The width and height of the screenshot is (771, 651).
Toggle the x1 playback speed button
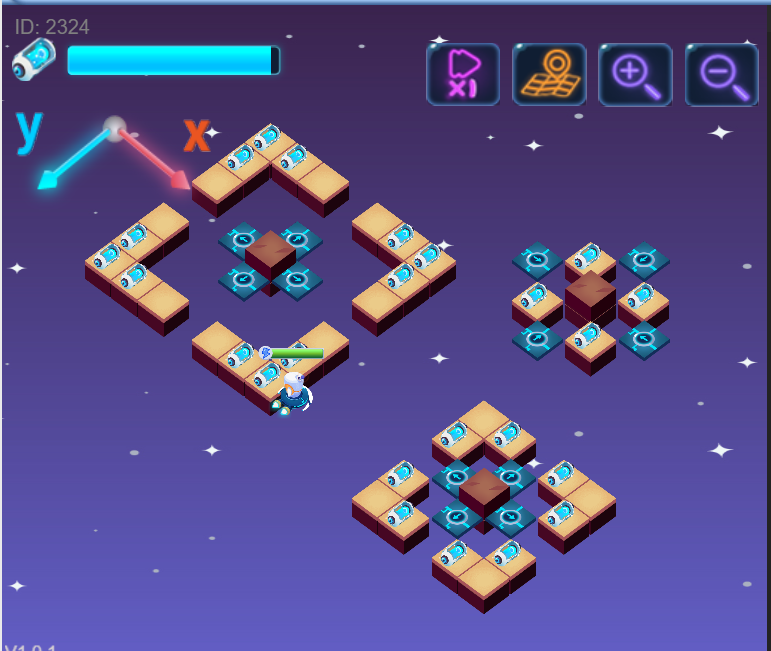(x=463, y=74)
